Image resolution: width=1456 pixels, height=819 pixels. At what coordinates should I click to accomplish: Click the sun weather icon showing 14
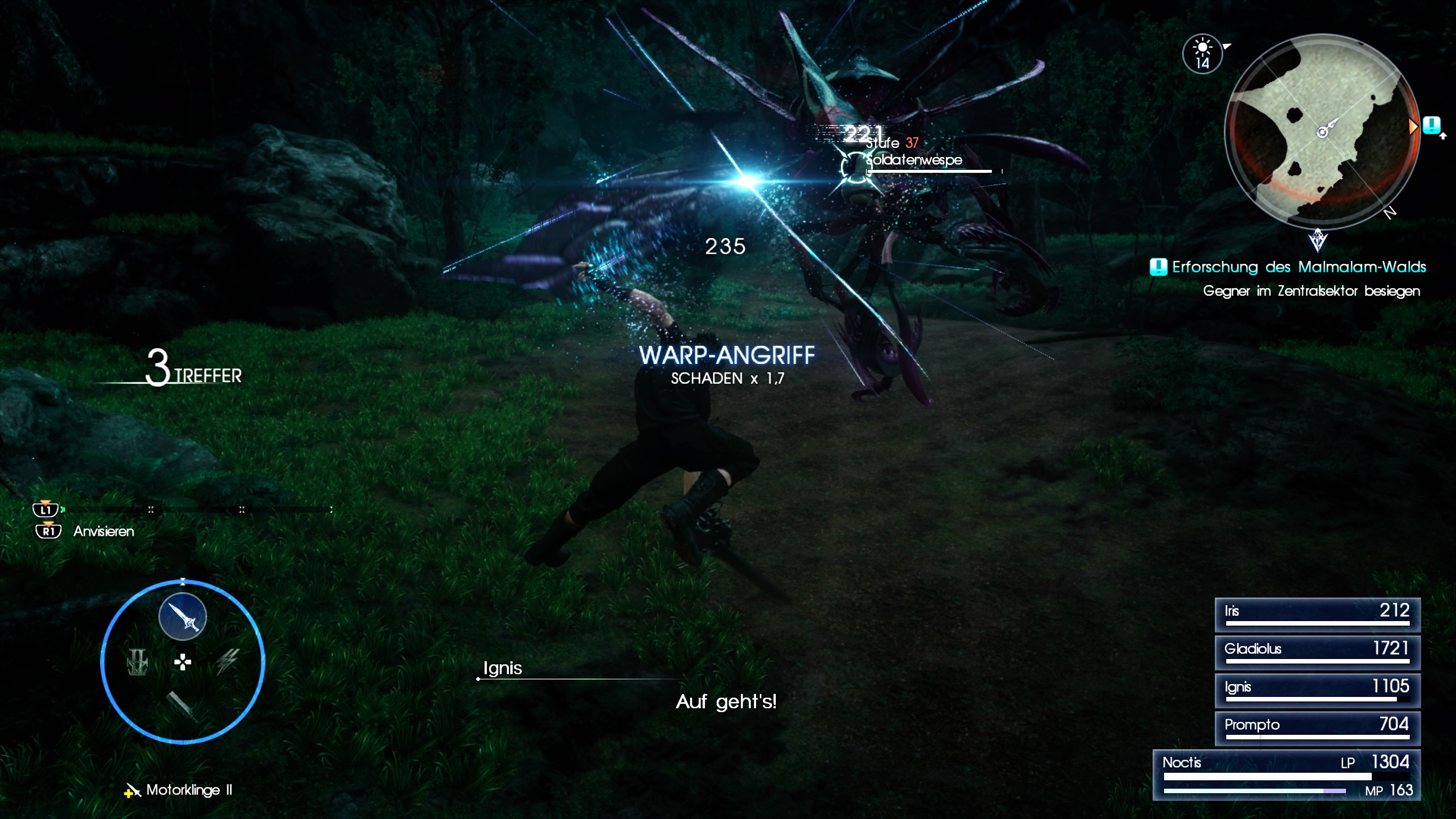coord(1203,53)
